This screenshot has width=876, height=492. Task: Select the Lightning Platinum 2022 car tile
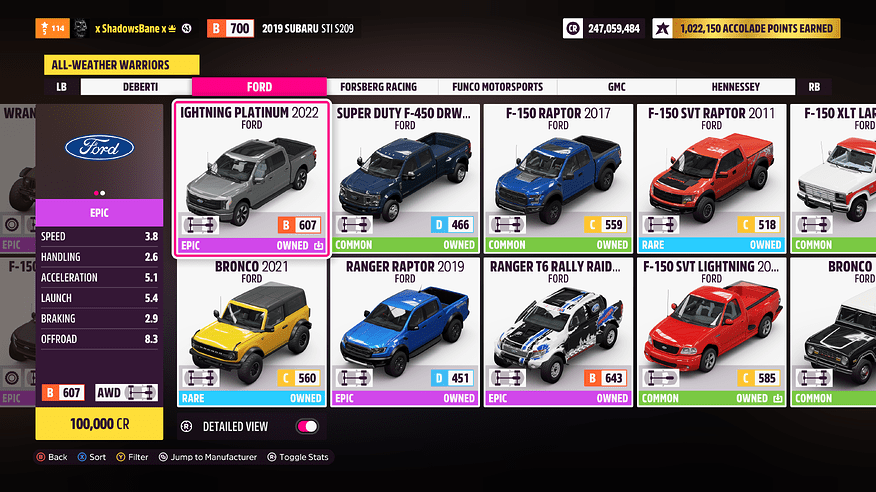(x=252, y=178)
